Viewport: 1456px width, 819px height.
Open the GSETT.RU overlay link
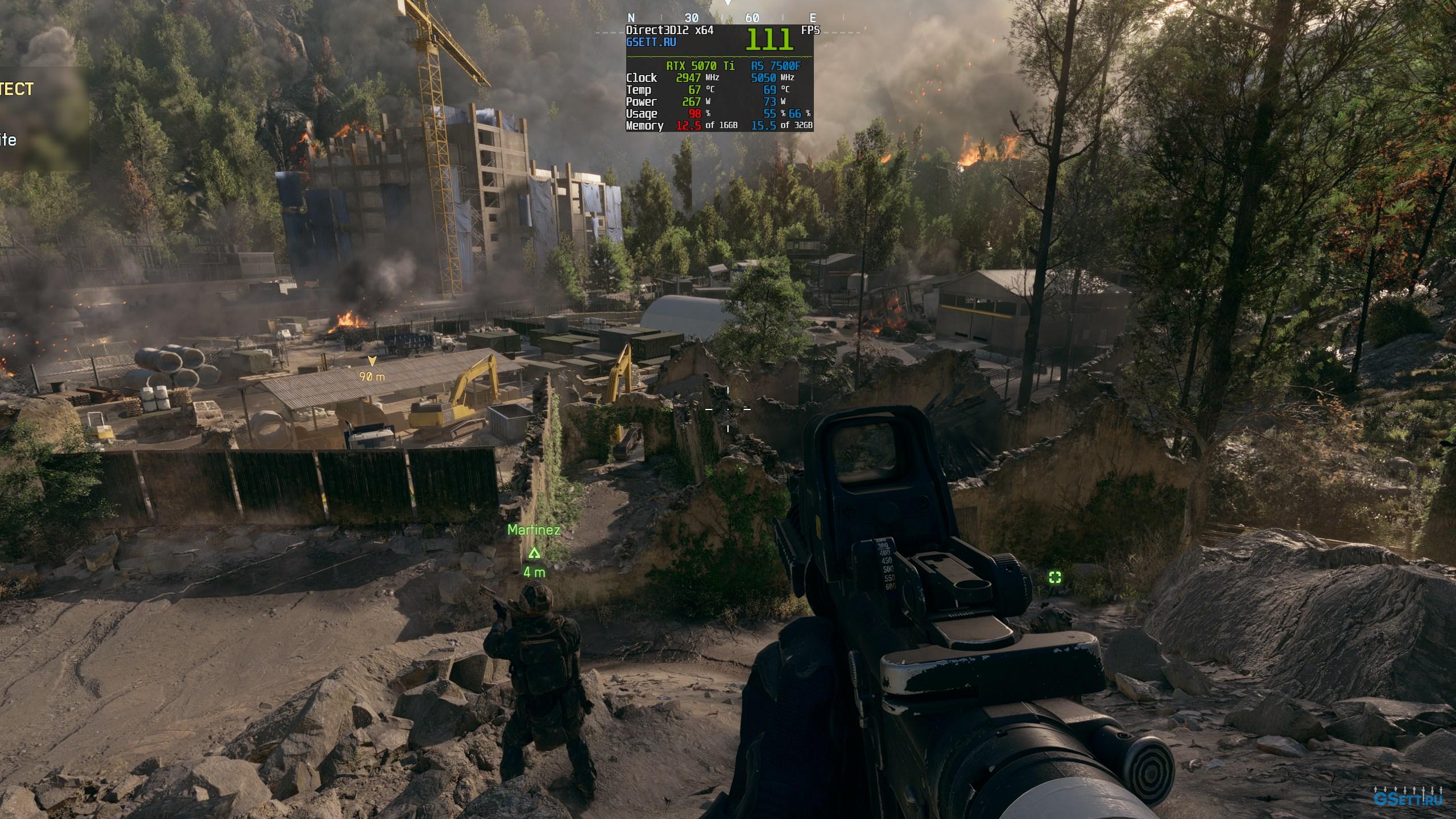tap(651, 42)
